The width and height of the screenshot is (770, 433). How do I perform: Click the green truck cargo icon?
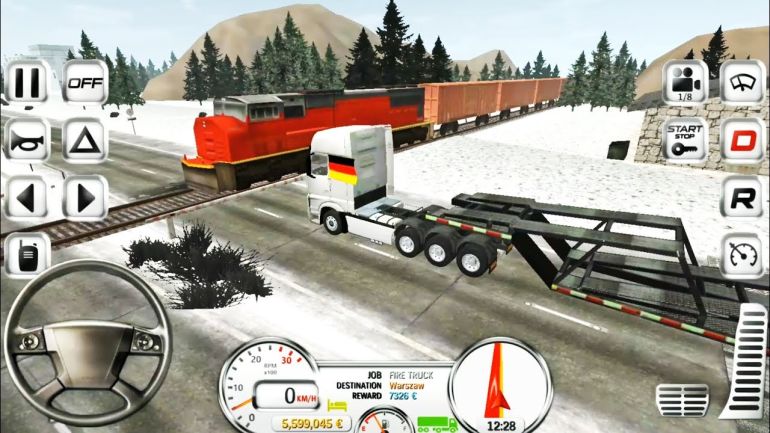(433, 423)
